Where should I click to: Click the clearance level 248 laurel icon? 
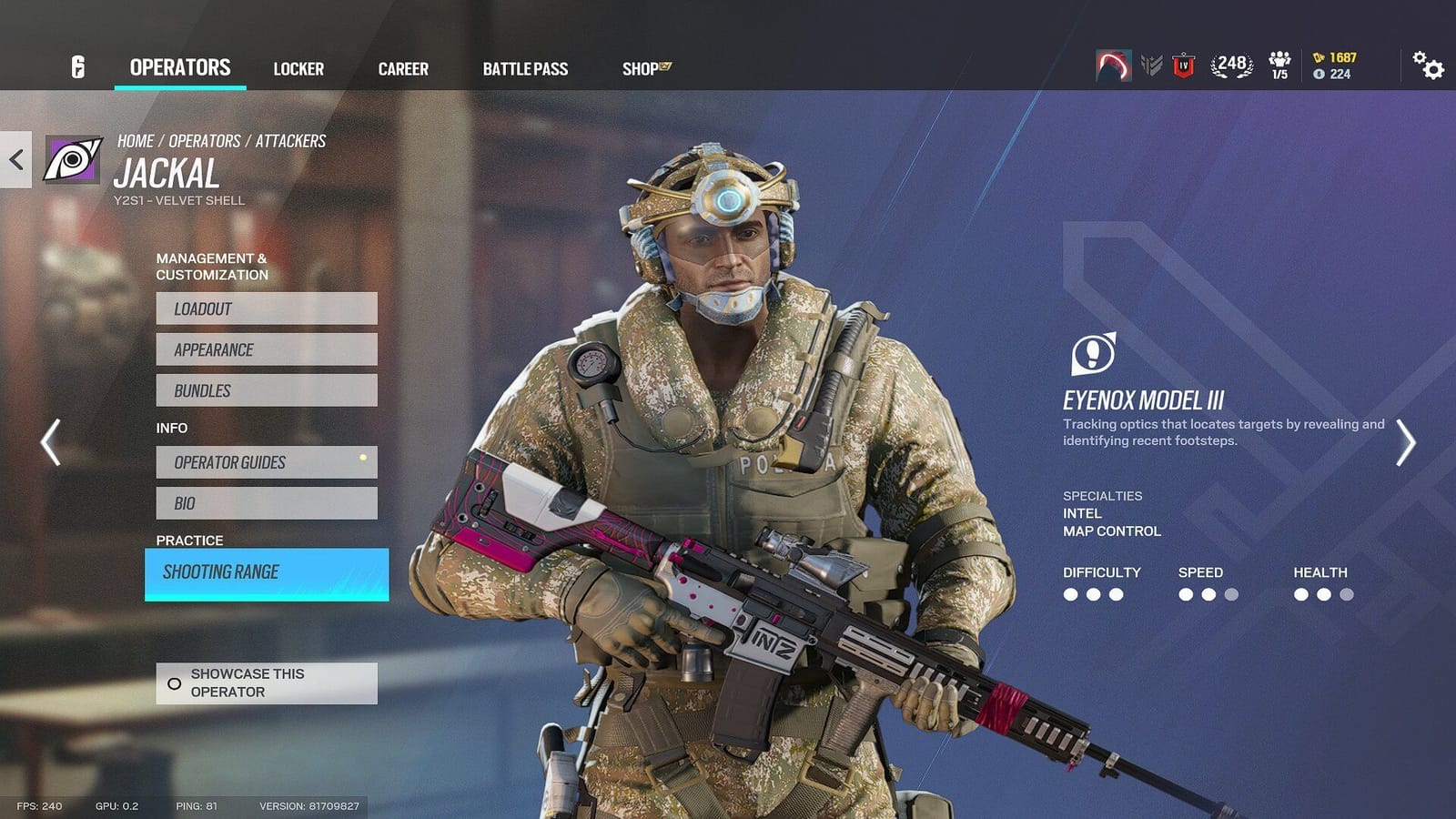(x=1230, y=64)
